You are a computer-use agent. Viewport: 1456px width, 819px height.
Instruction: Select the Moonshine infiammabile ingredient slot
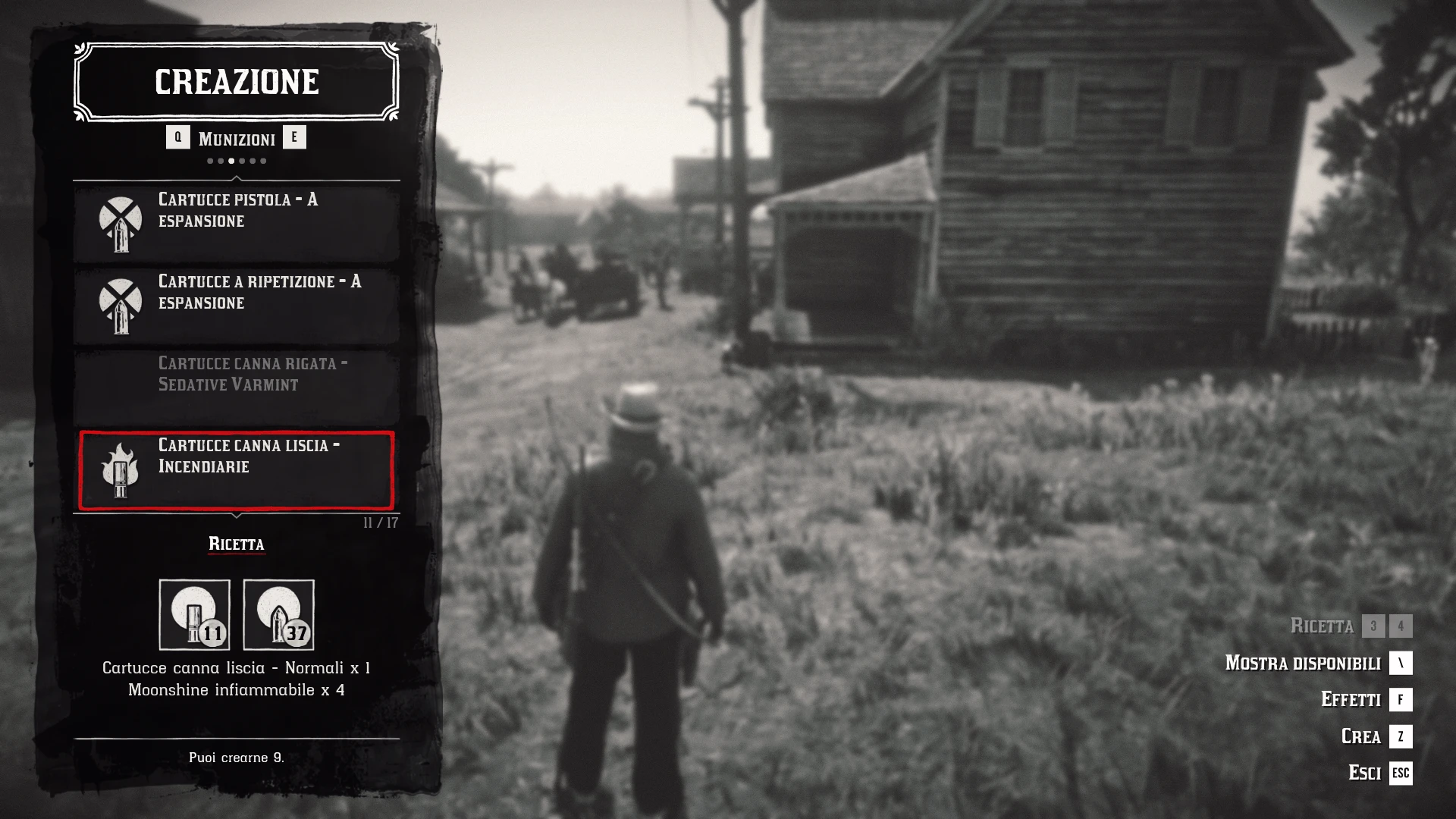[x=278, y=614]
